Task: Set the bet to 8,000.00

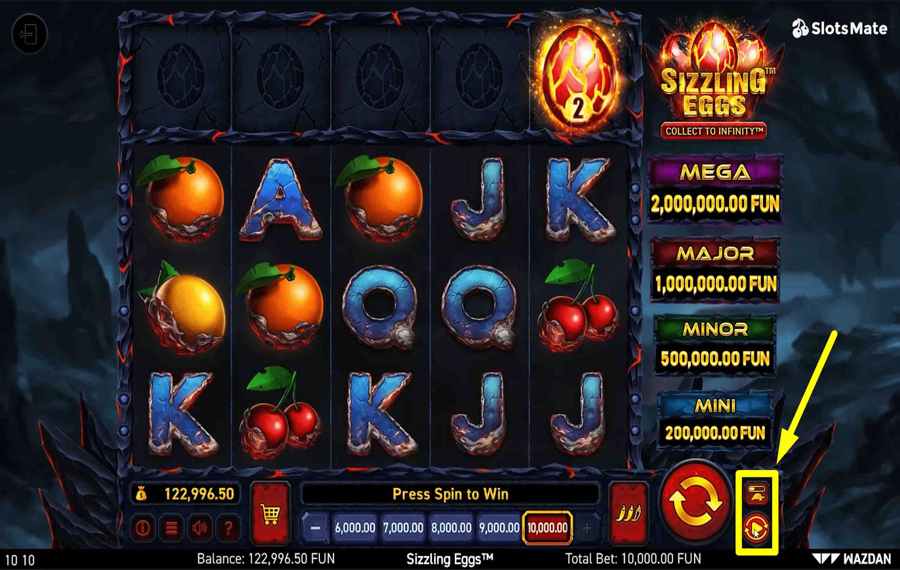Action: [451, 527]
